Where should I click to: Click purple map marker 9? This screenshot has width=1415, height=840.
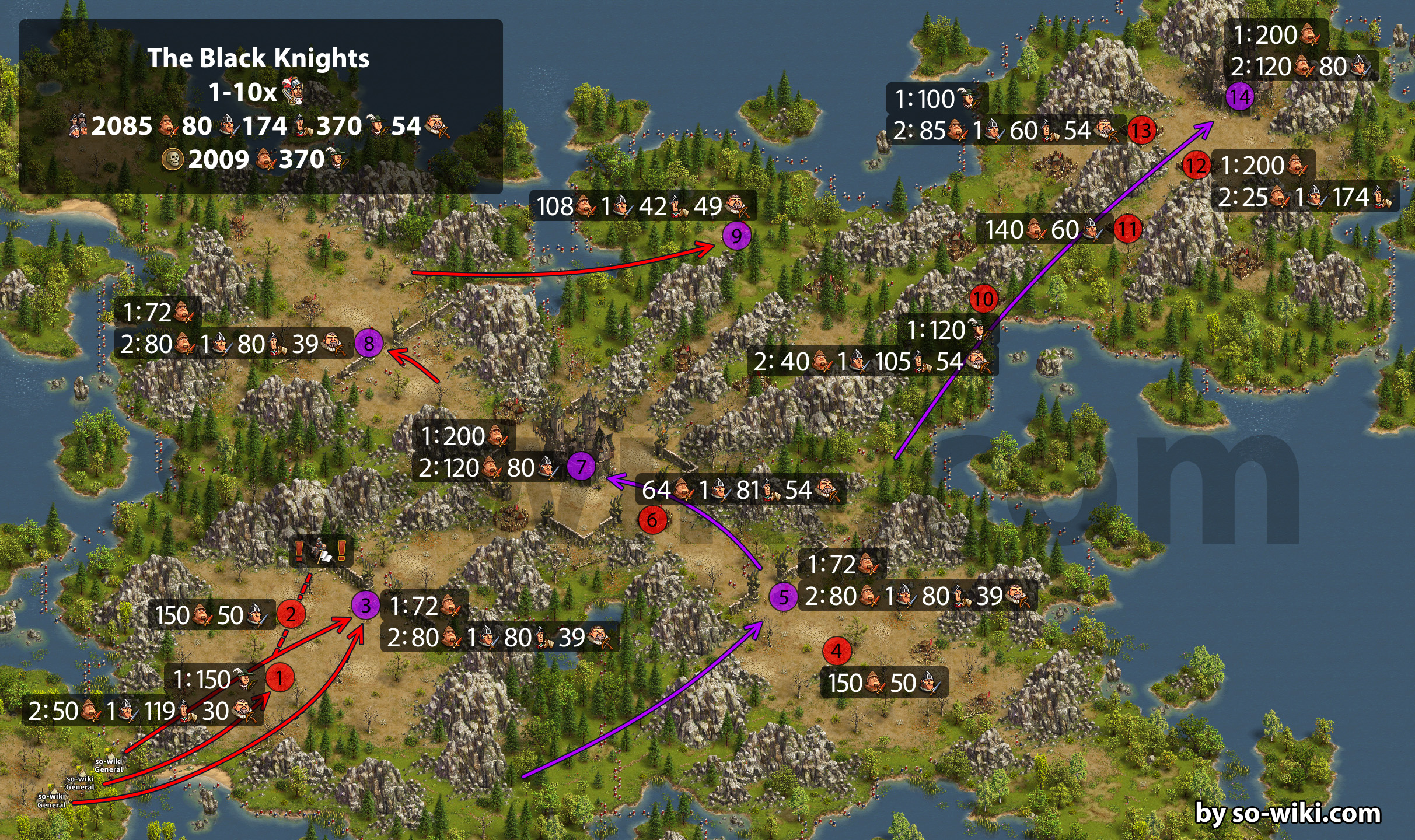[736, 236]
